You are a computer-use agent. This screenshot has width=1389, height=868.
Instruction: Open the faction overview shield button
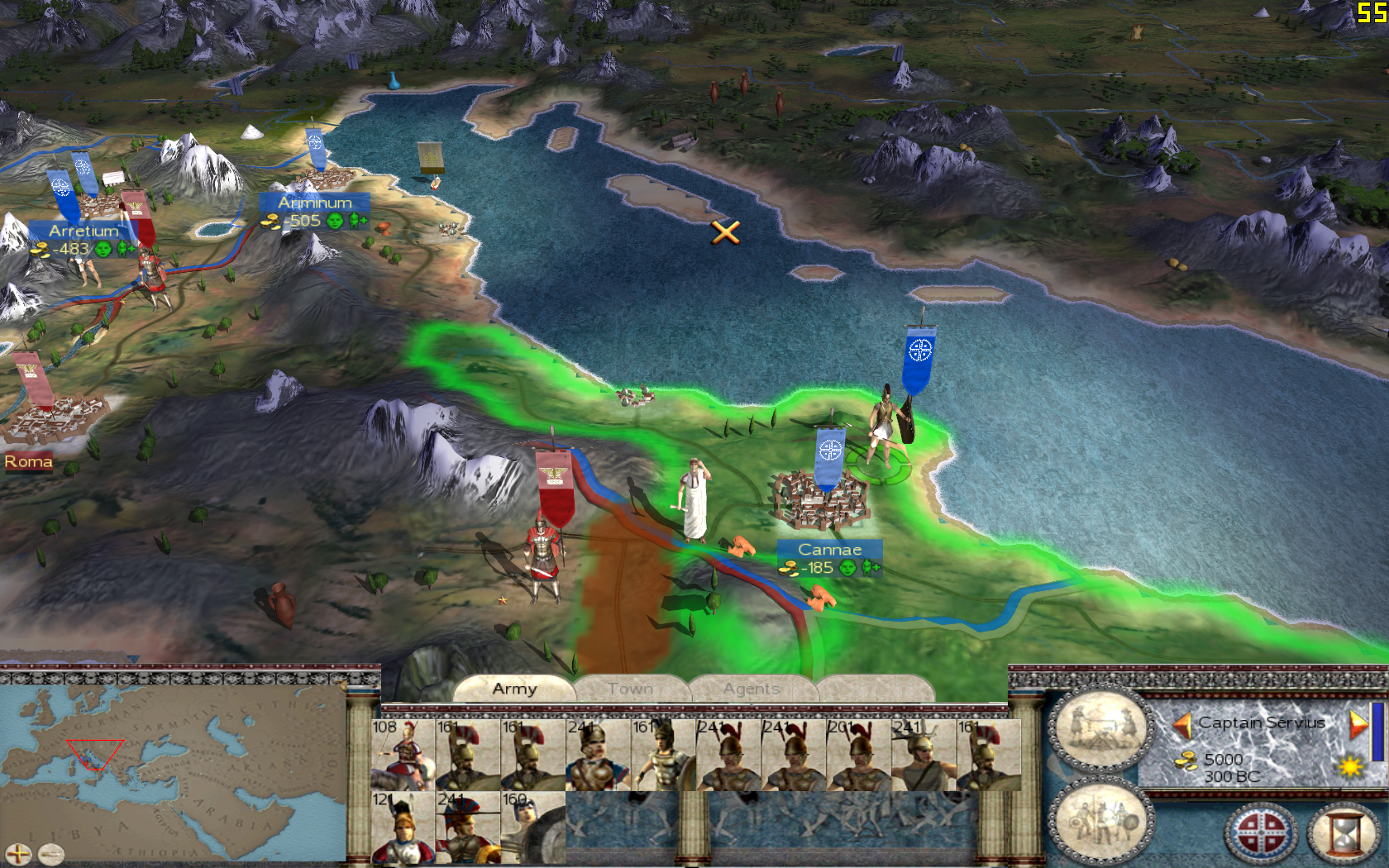[x=1261, y=832]
